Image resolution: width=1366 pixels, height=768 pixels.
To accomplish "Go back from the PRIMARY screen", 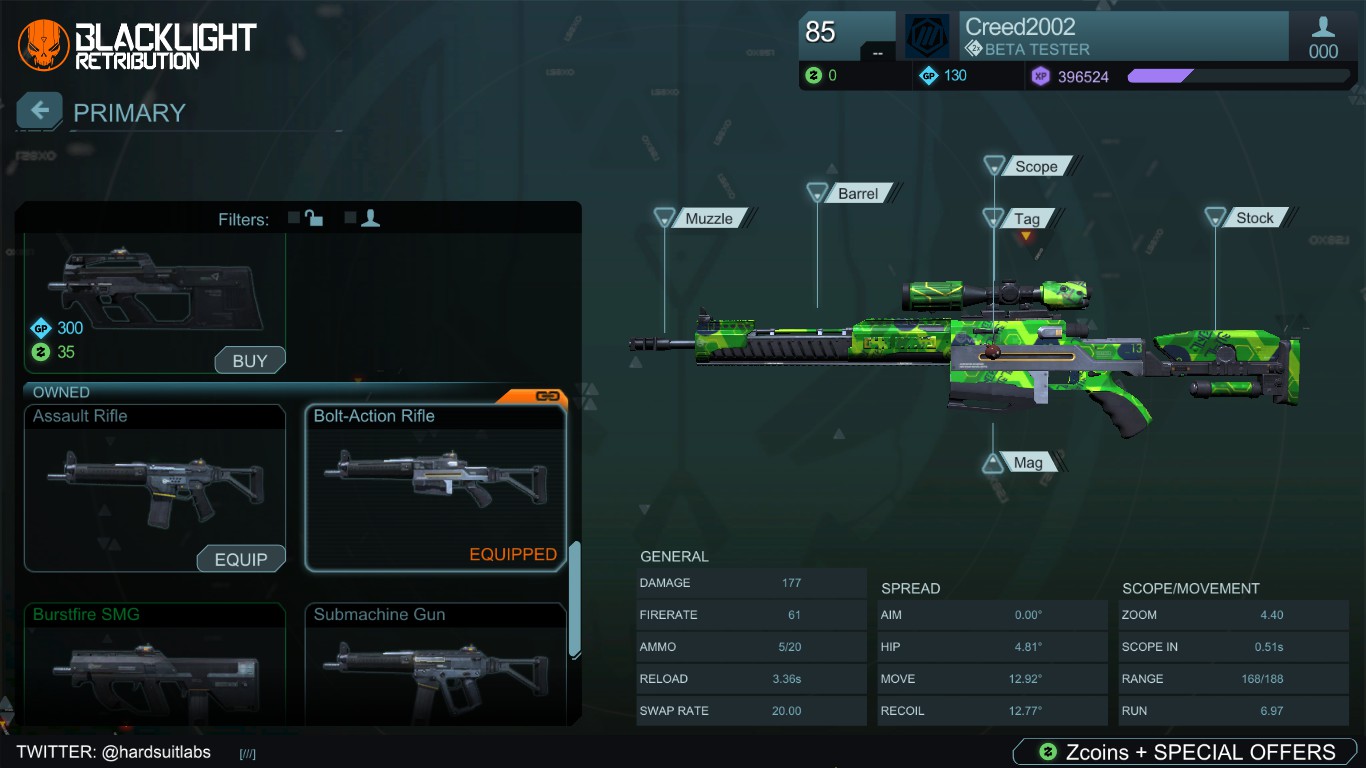I will pyautogui.click(x=38, y=110).
